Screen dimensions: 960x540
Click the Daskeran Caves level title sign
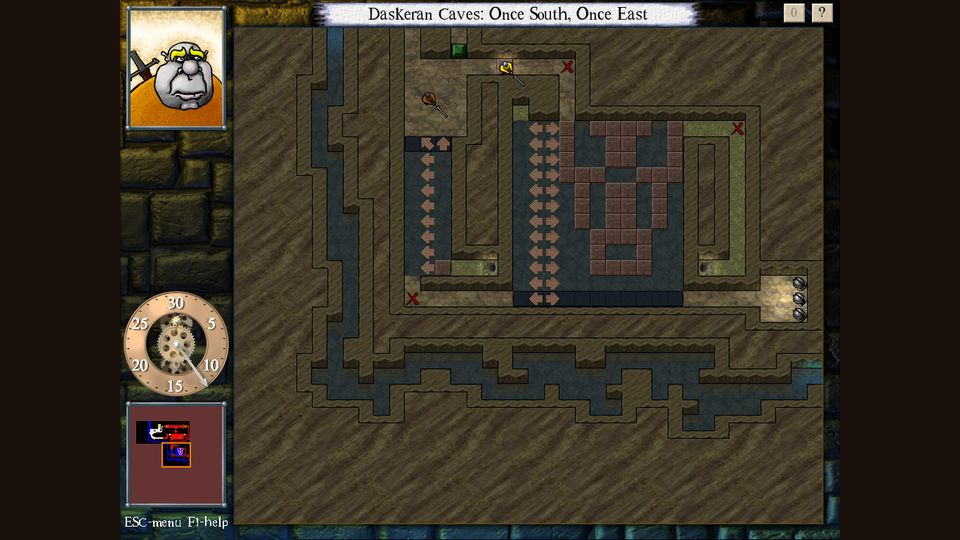pos(507,14)
